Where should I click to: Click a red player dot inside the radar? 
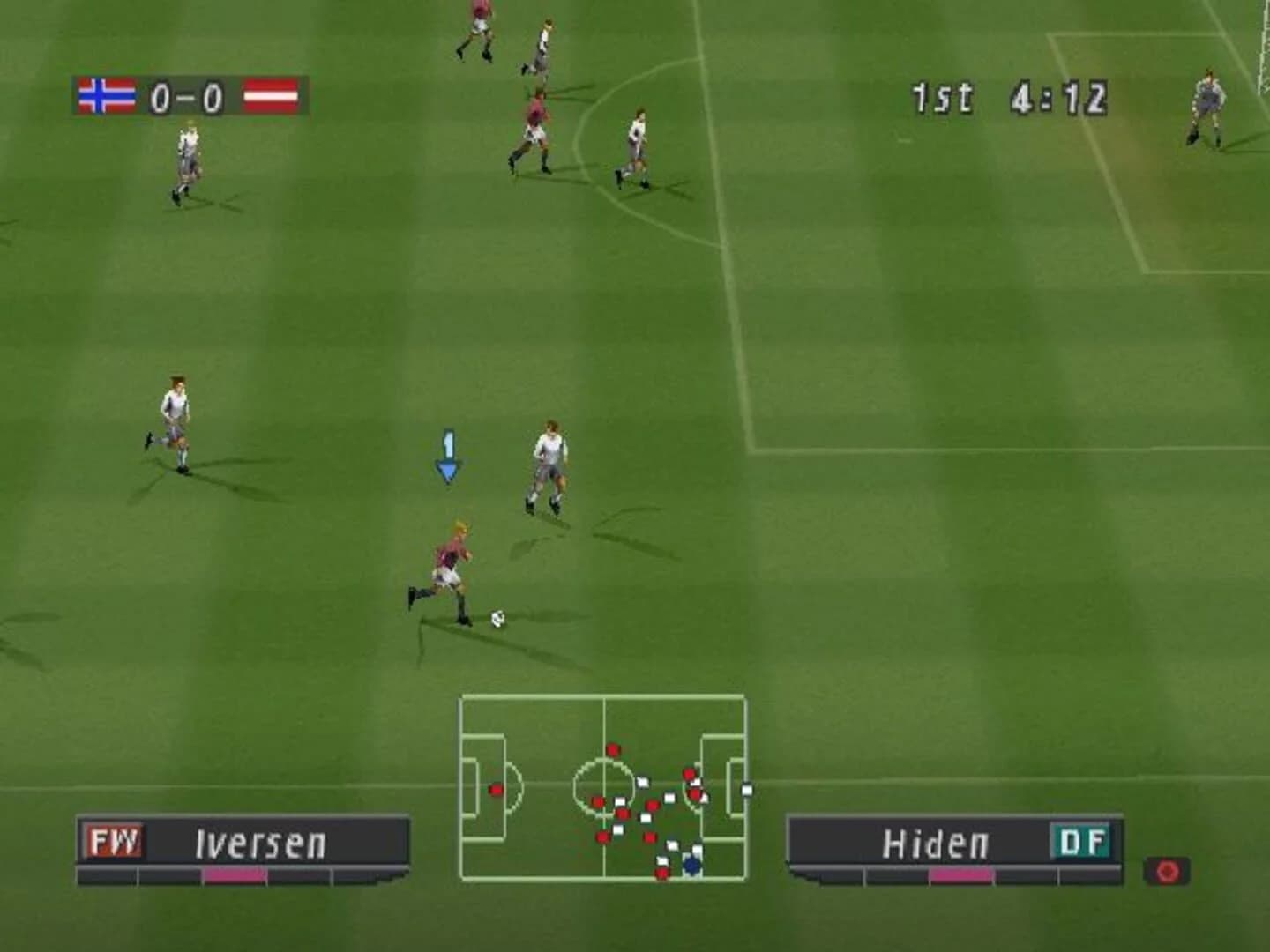(612, 747)
